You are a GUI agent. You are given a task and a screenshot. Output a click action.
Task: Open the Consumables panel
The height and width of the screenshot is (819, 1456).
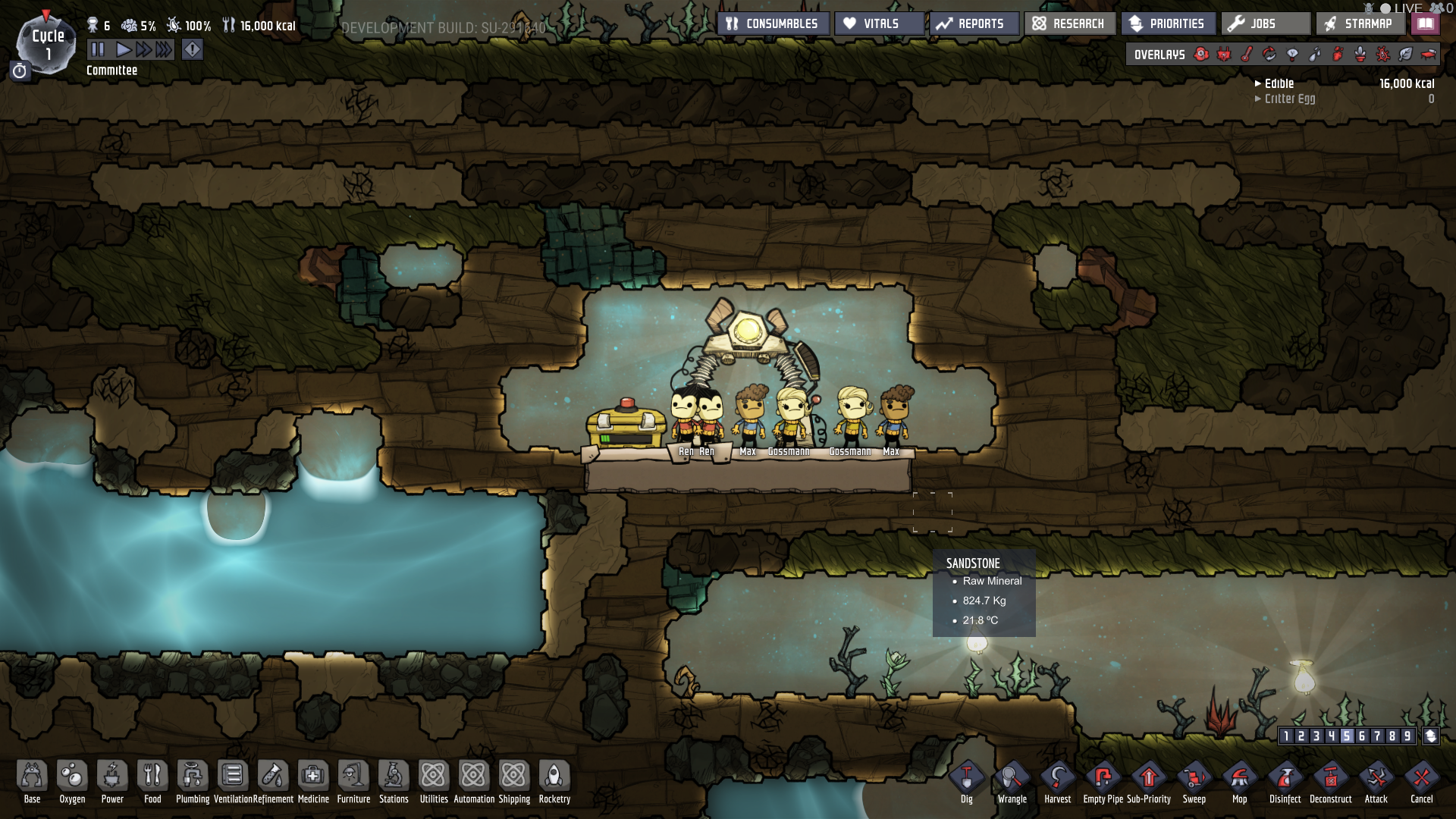(x=773, y=24)
